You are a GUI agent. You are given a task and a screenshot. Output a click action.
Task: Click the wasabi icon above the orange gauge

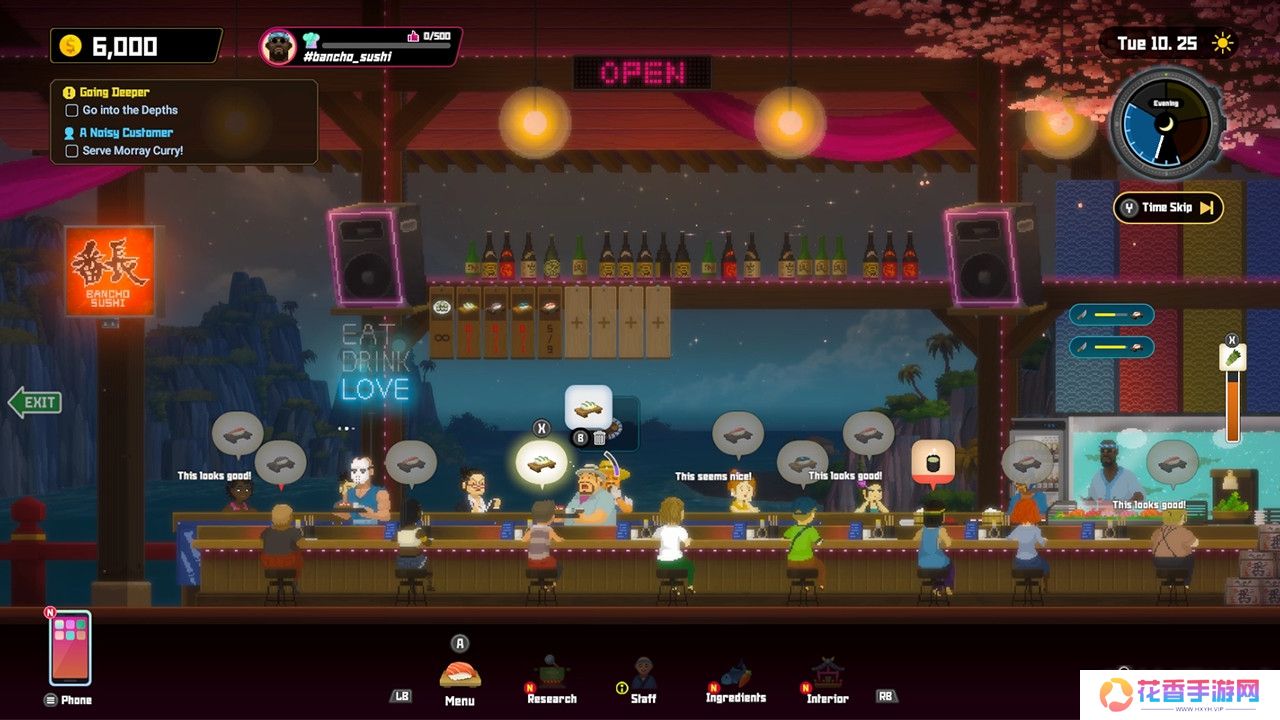point(1232,358)
